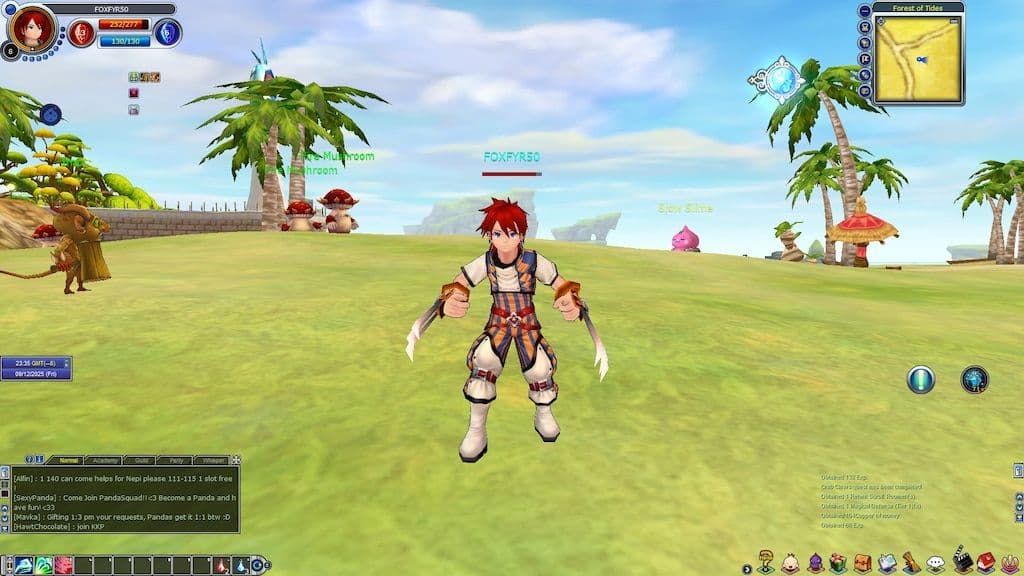Switch to the Guild chat tab
1024x576 pixels.
click(x=138, y=460)
